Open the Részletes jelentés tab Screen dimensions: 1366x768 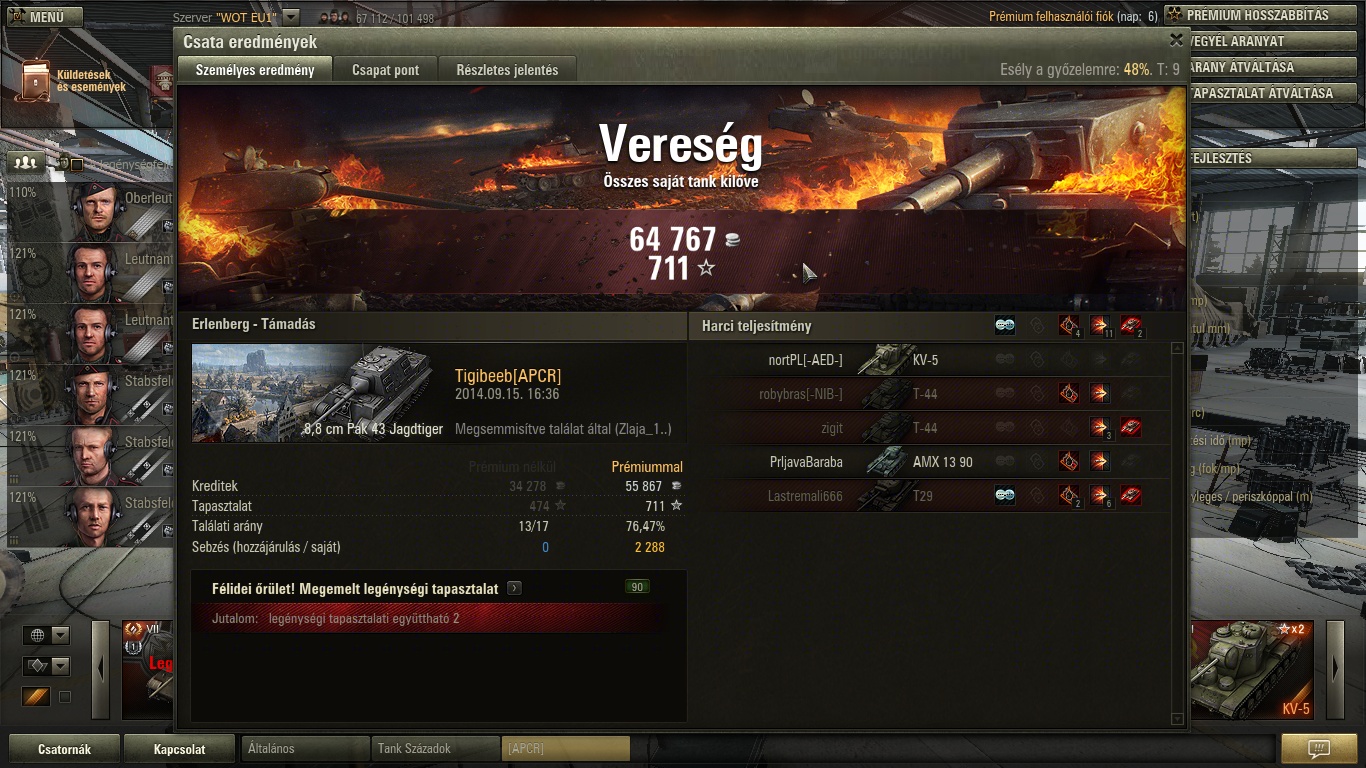tap(507, 70)
